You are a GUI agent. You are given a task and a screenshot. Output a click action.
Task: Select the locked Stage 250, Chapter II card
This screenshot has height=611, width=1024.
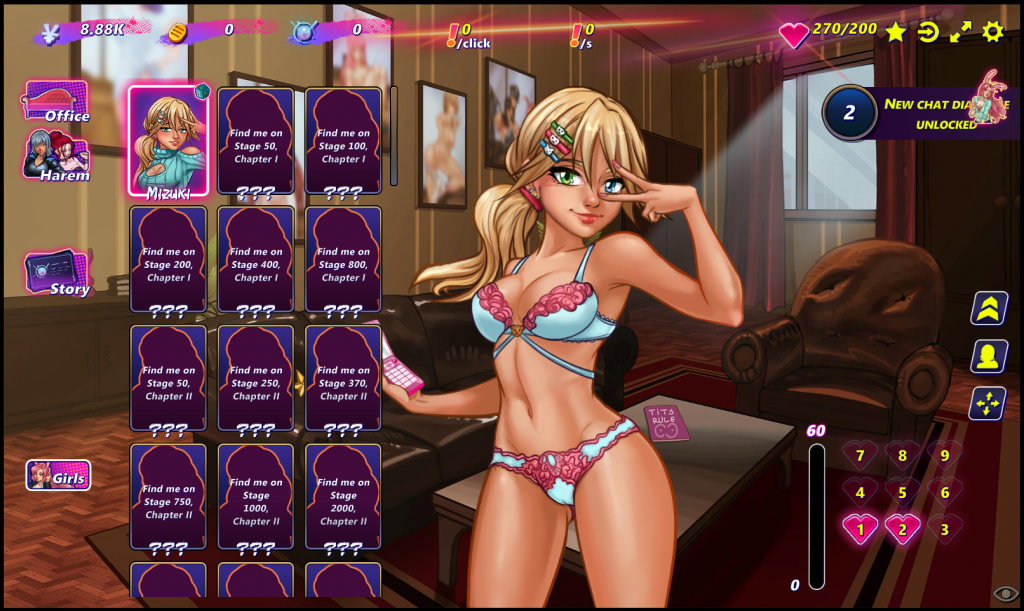[256, 378]
